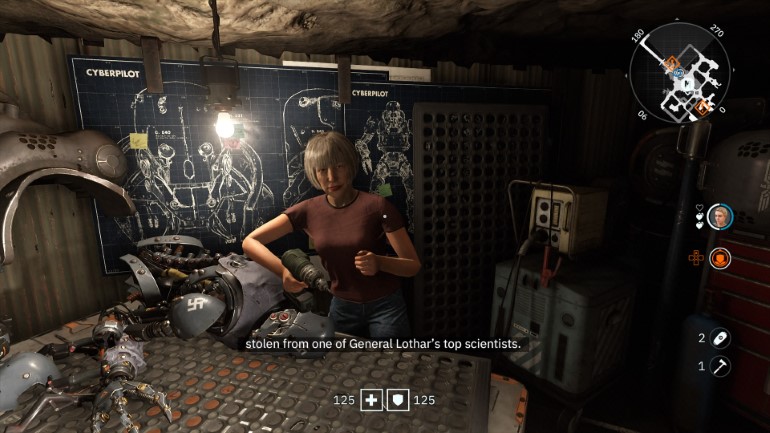Click the circular minimap
Screen dimensions: 770x433
pyautogui.click(x=680, y=73)
